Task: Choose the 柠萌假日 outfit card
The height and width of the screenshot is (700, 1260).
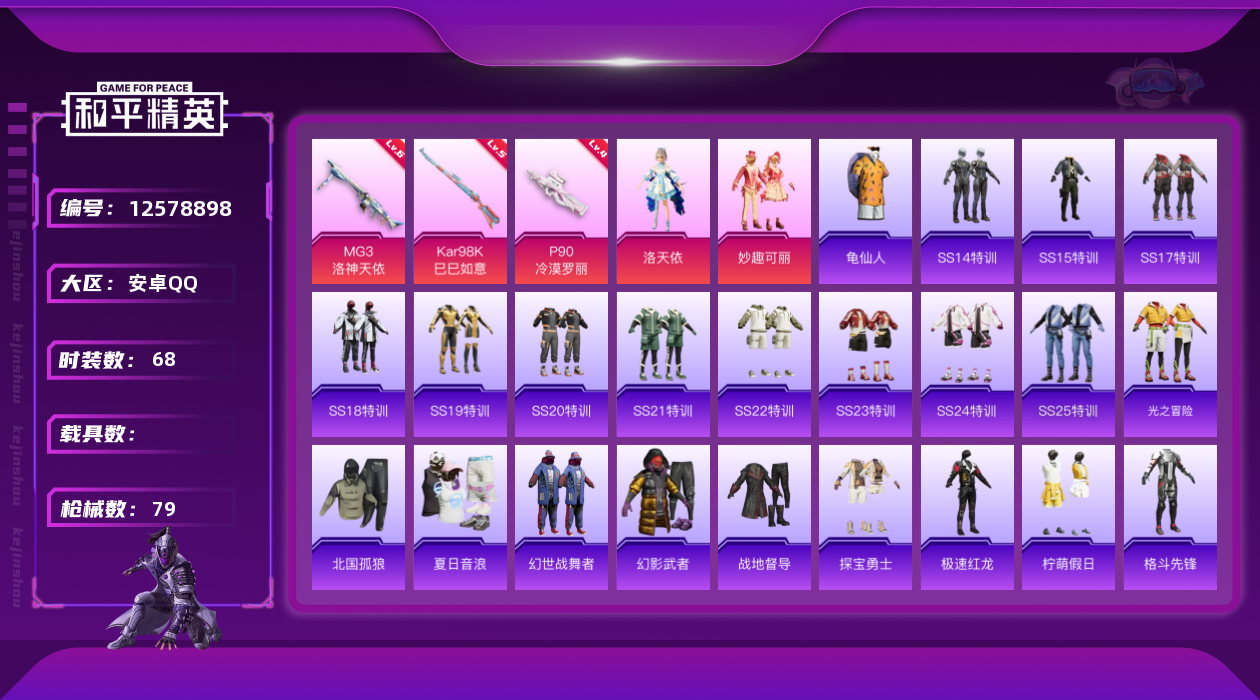Action: [x=1068, y=517]
